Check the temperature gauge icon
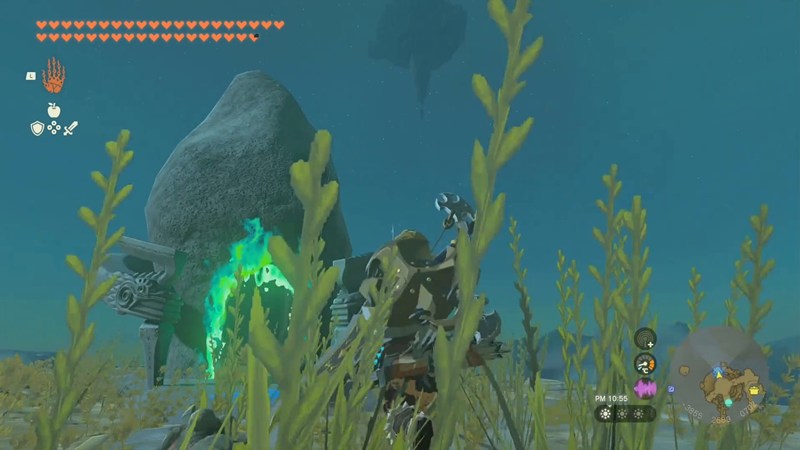This screenshot has width=800, height=450. click(645, 363)
